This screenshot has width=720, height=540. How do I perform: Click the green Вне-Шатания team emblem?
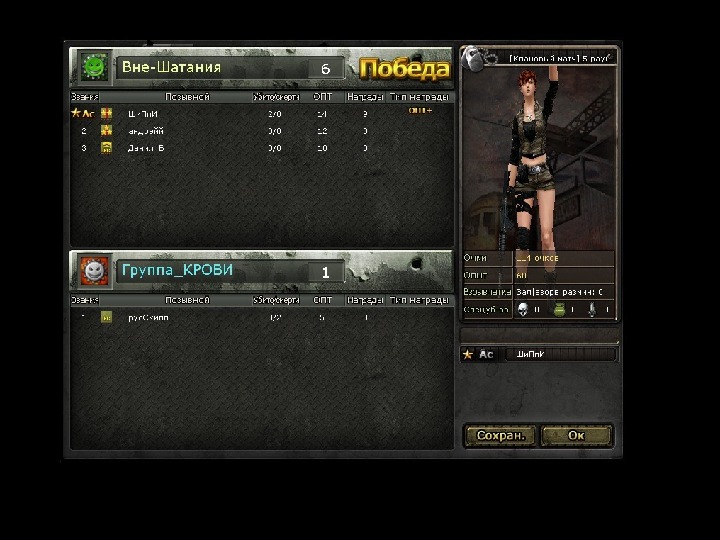click(95, 67)
